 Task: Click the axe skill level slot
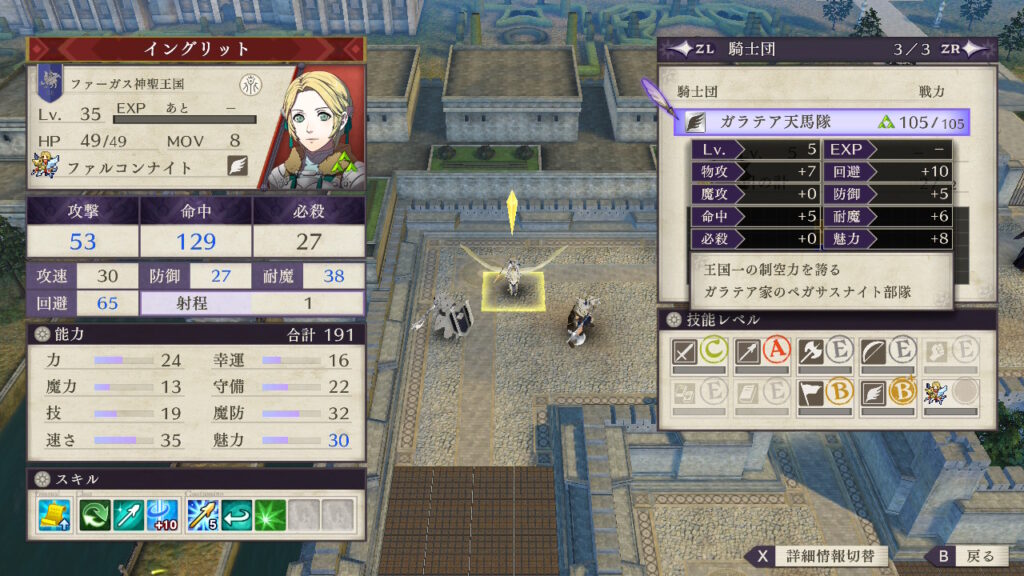coord(826,351)
